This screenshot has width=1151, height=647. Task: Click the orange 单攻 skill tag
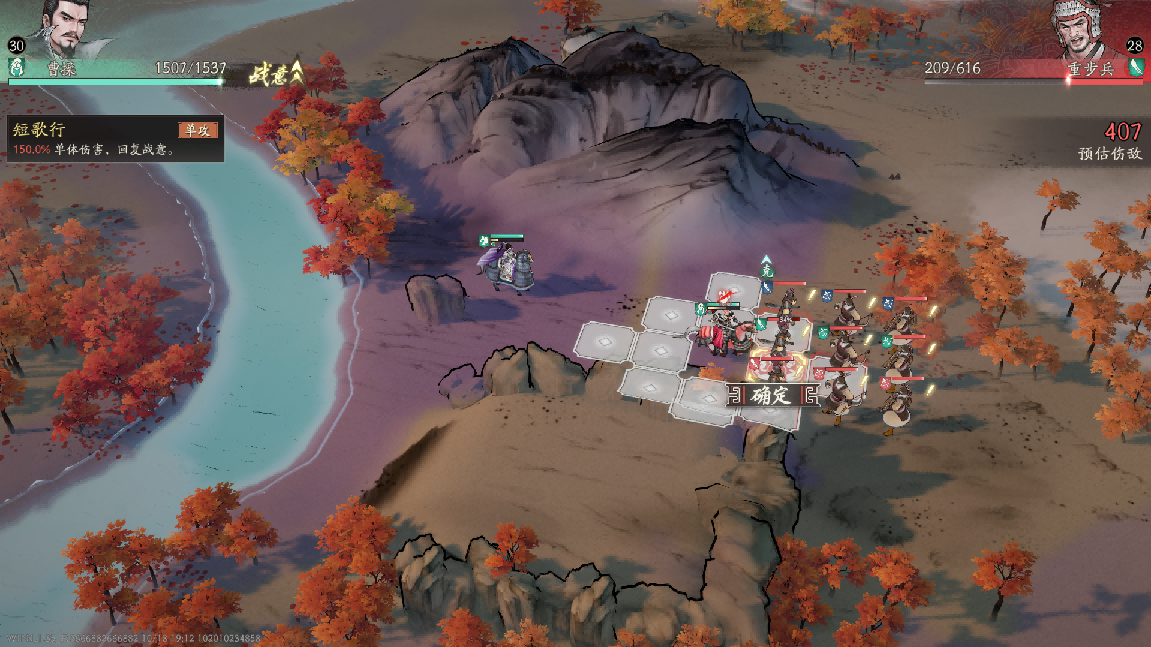pyautogui.click(x=197, y=130)
